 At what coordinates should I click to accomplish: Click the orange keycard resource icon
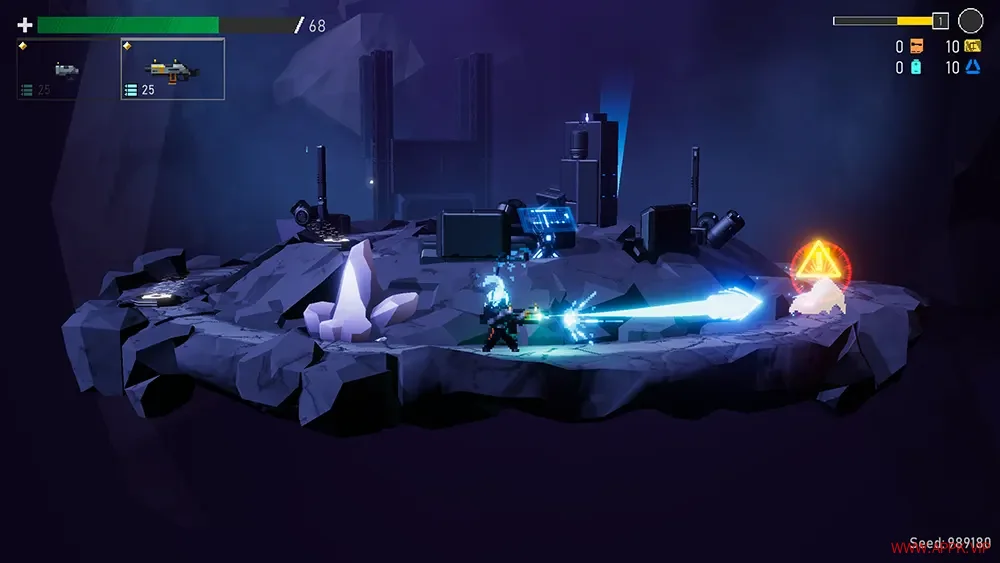coord(917,46)
